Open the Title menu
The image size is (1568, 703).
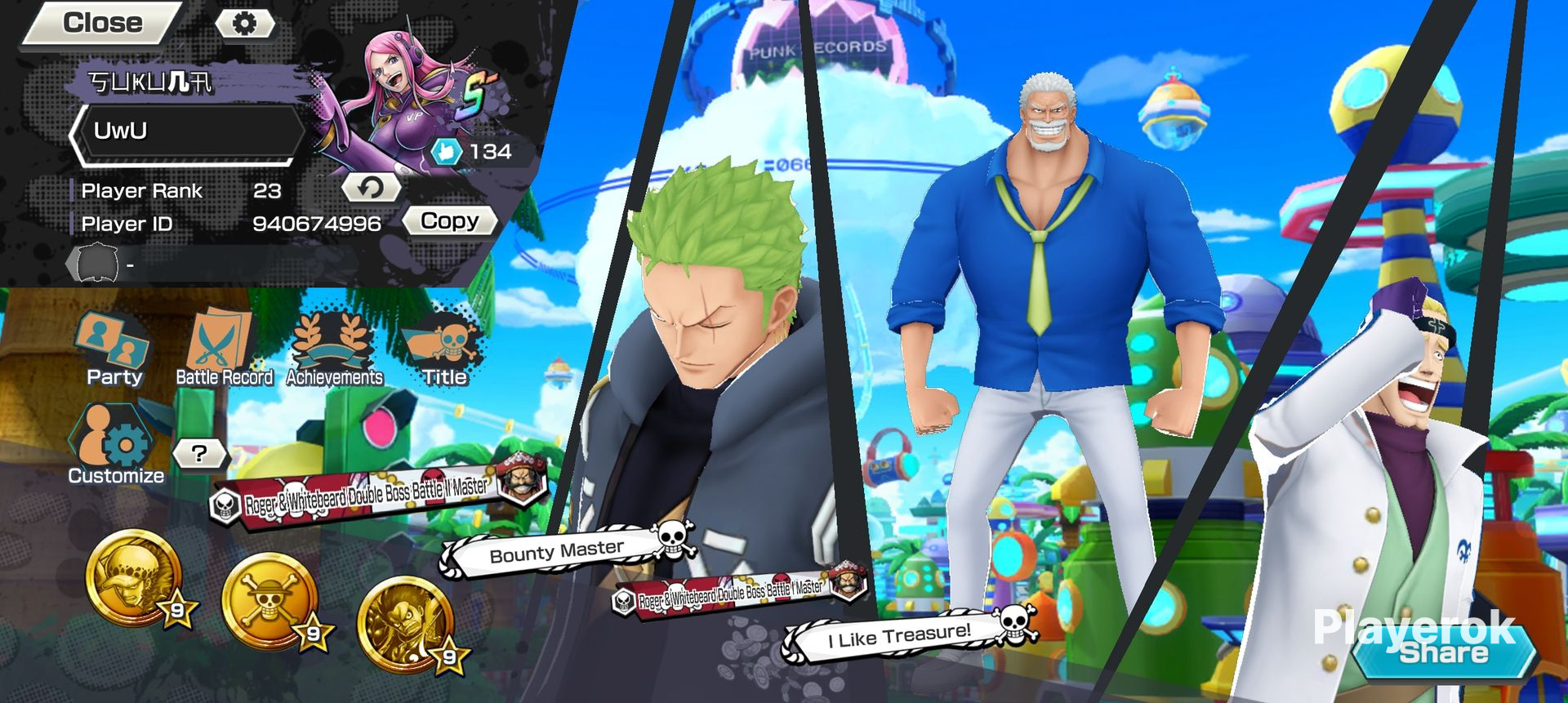click(x=444, y=349)
